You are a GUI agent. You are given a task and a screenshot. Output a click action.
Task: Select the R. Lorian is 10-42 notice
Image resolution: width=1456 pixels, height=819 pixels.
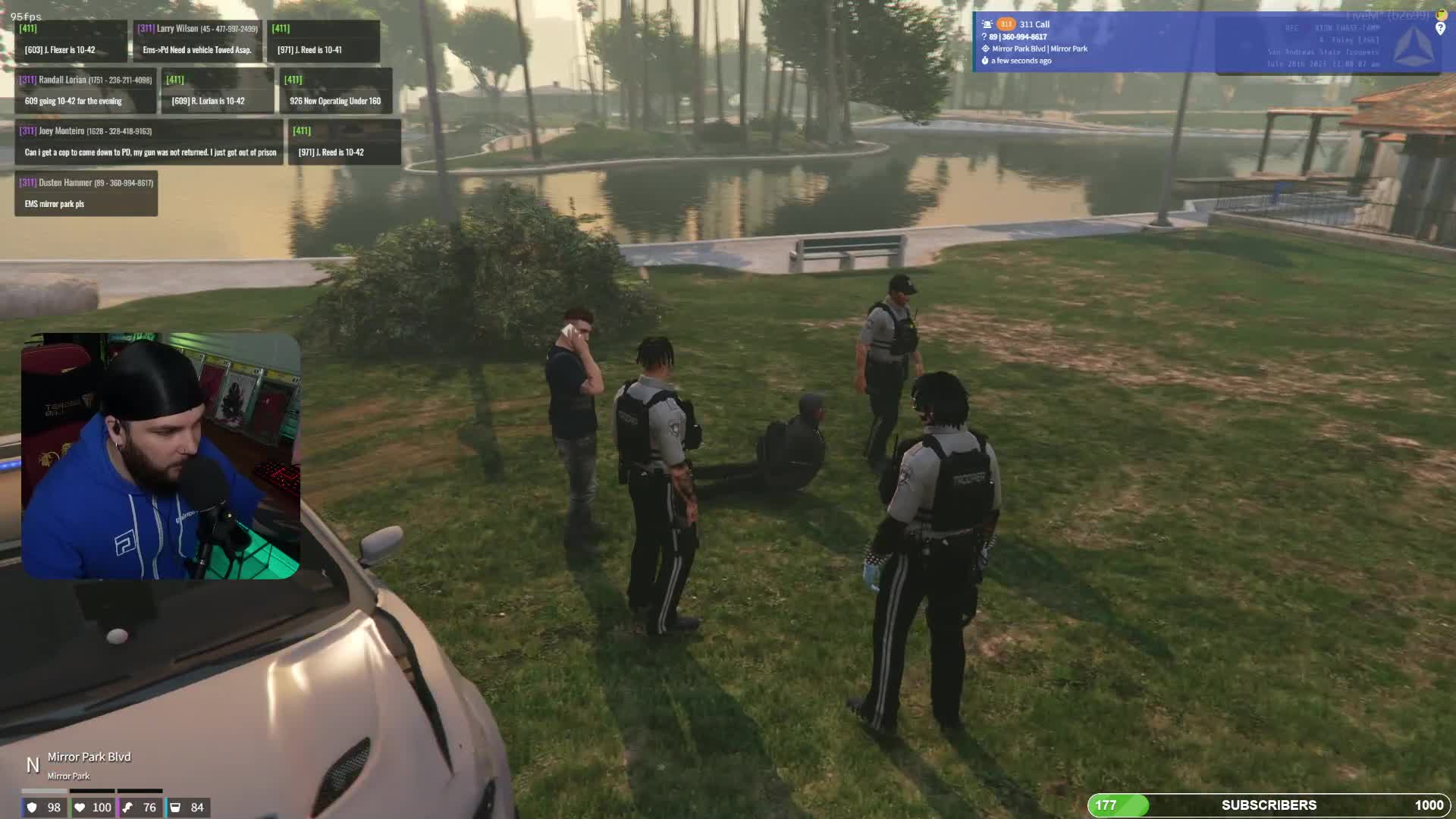218,92
